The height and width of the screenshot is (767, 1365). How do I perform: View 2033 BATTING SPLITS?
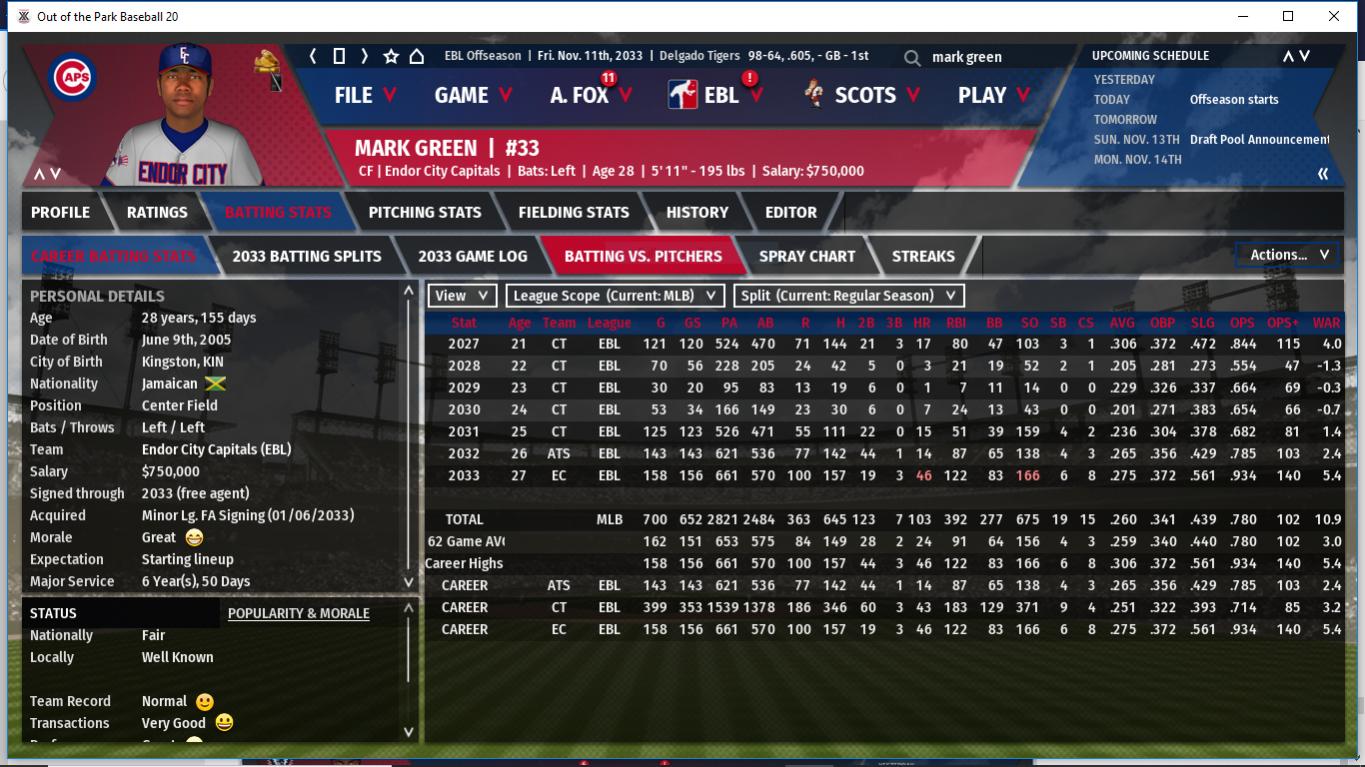(x=307, y=256)
